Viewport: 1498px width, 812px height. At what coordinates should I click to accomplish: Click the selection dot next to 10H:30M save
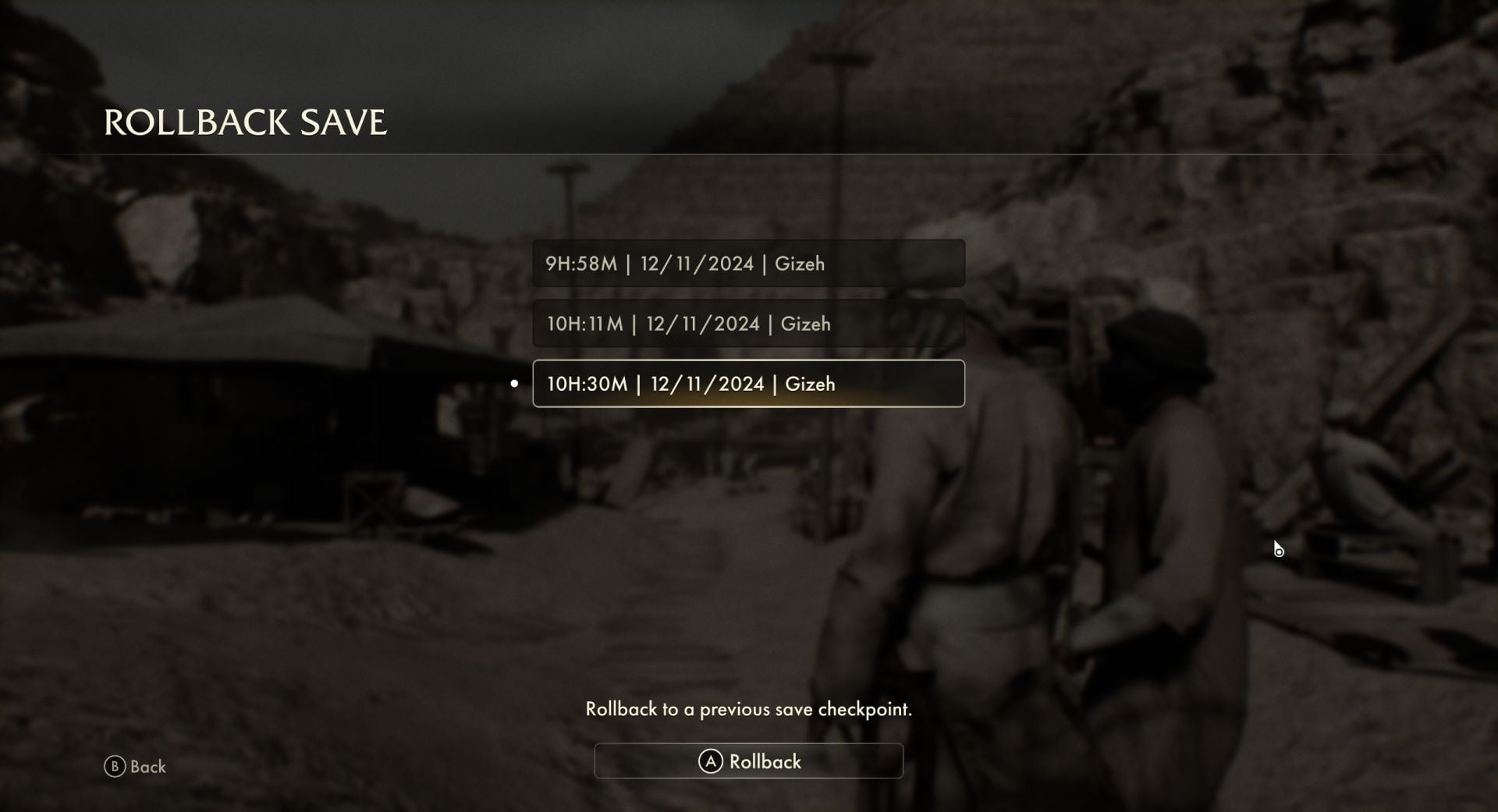(x=514, y=383)
